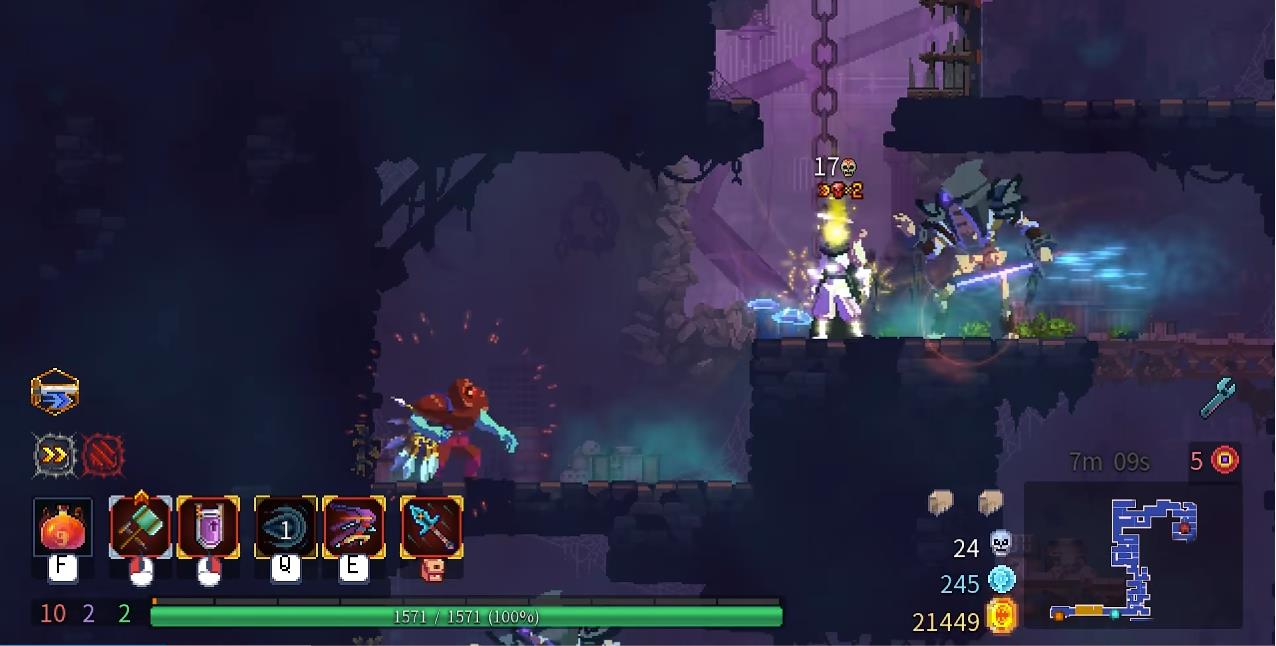Image resolution: width=1276 pixels, height=646 pixels.
Task: Open the dungeon minimap
Action: (x=1132, y=556)
